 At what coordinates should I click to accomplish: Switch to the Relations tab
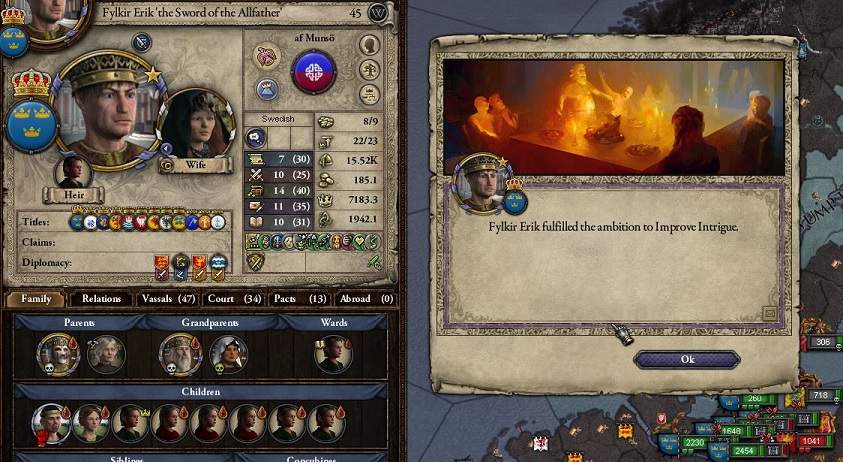click(x=101, y=299)
